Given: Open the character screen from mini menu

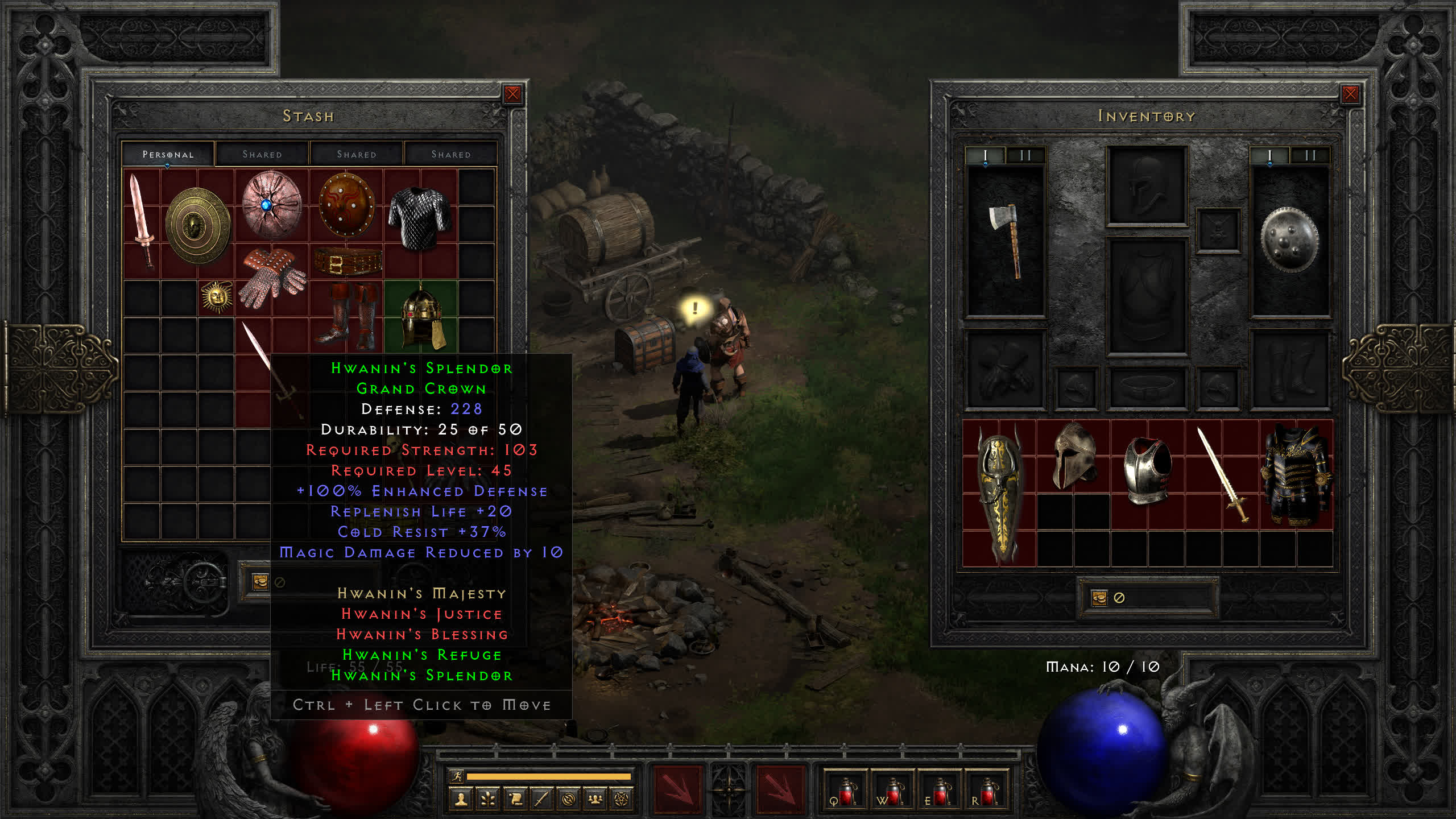Looking at the screenshot, I should 461,799.
